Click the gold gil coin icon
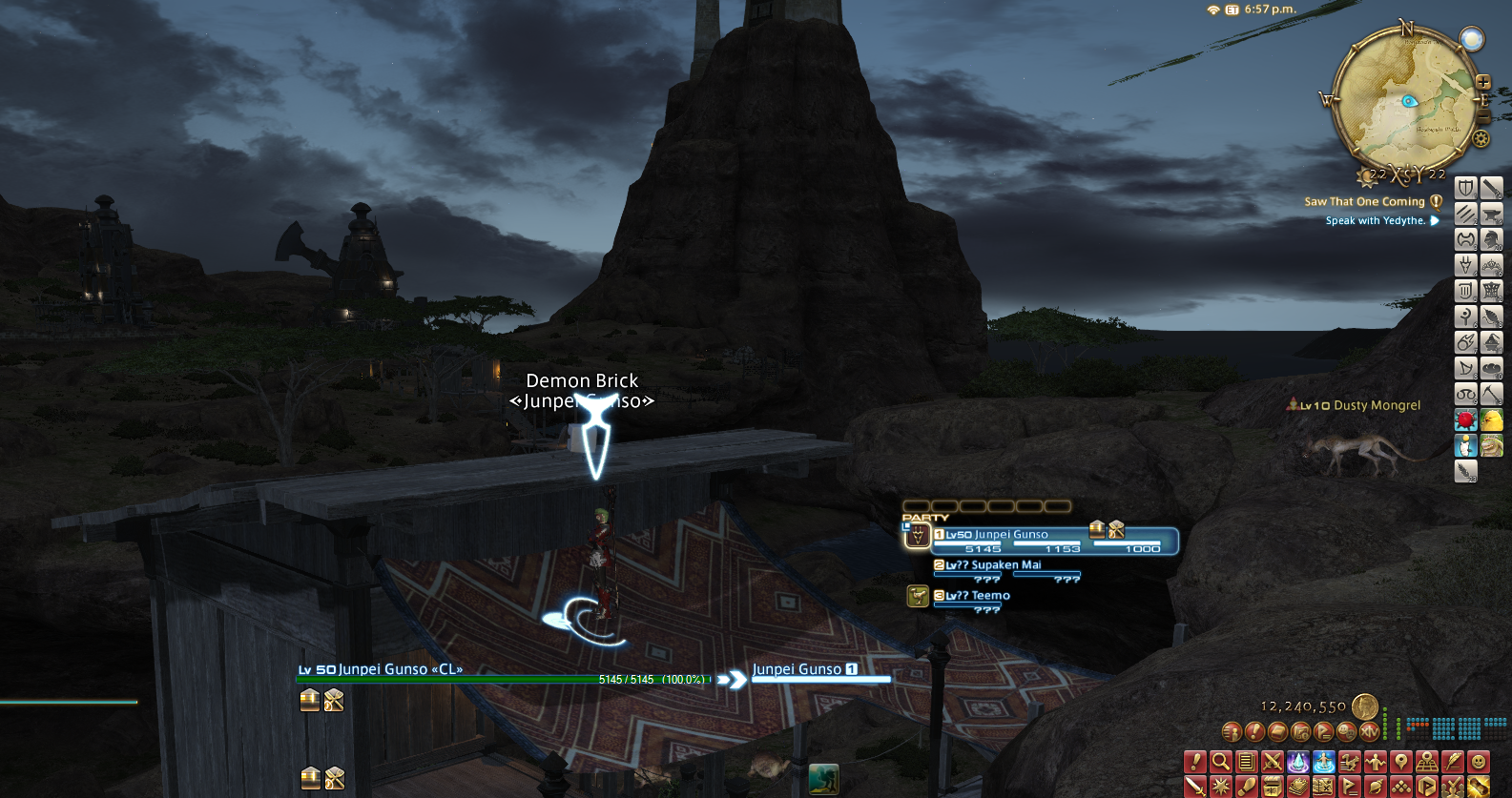 [1365, 706]
